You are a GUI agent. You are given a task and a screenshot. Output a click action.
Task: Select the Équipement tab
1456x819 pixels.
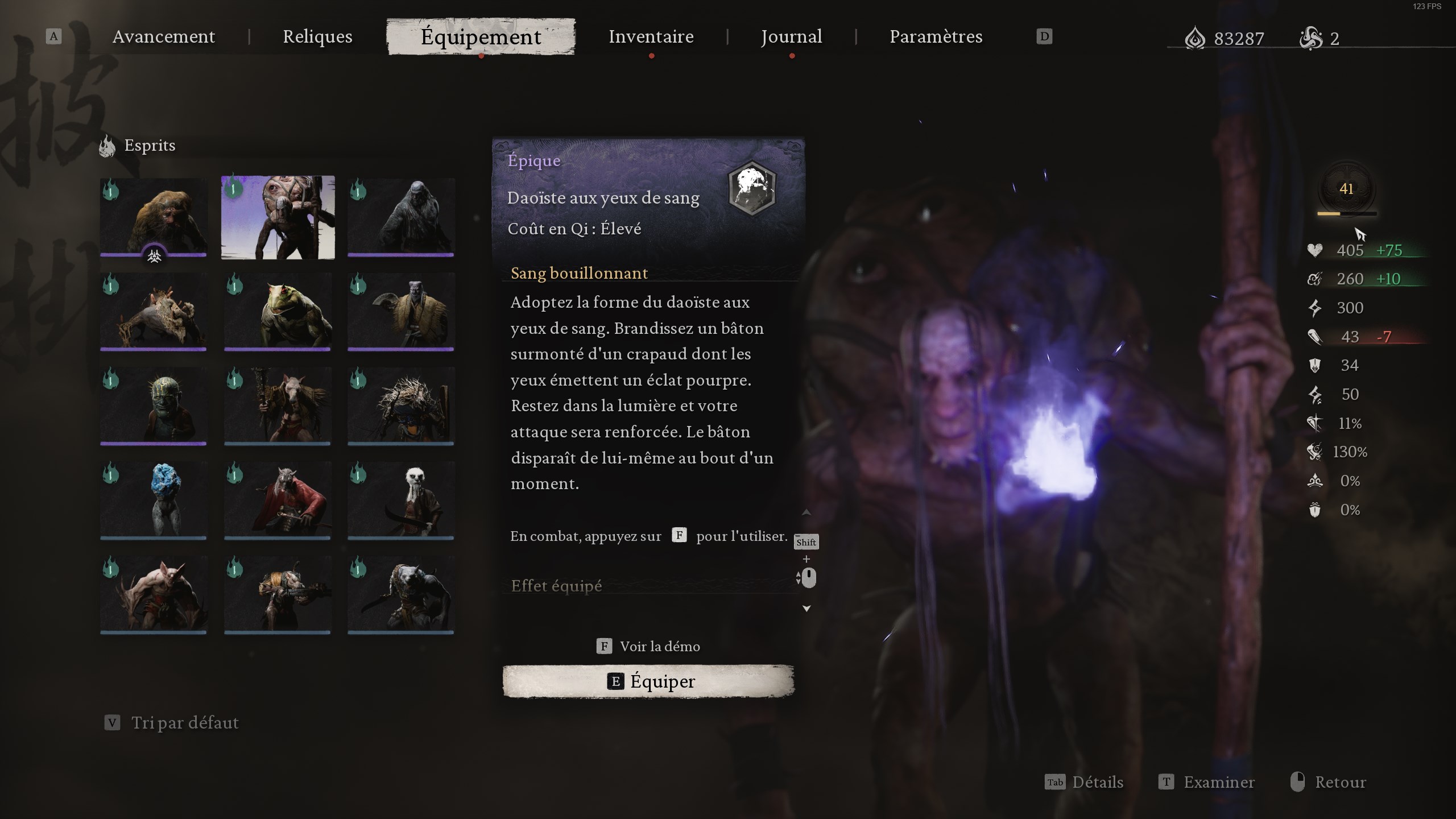click(x=481, y=37)
